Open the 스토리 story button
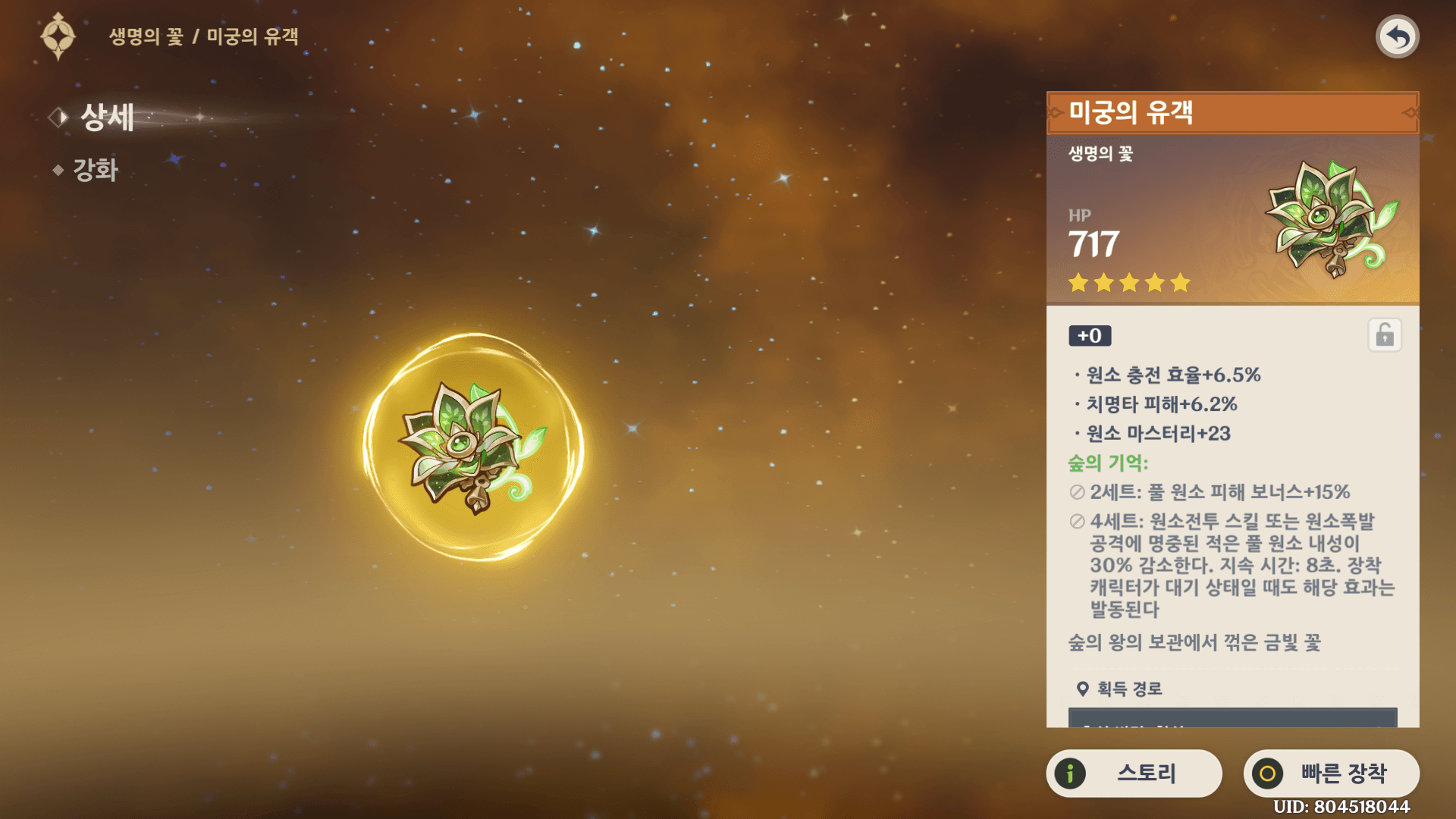1456x819 pixels. [1134, 773]
